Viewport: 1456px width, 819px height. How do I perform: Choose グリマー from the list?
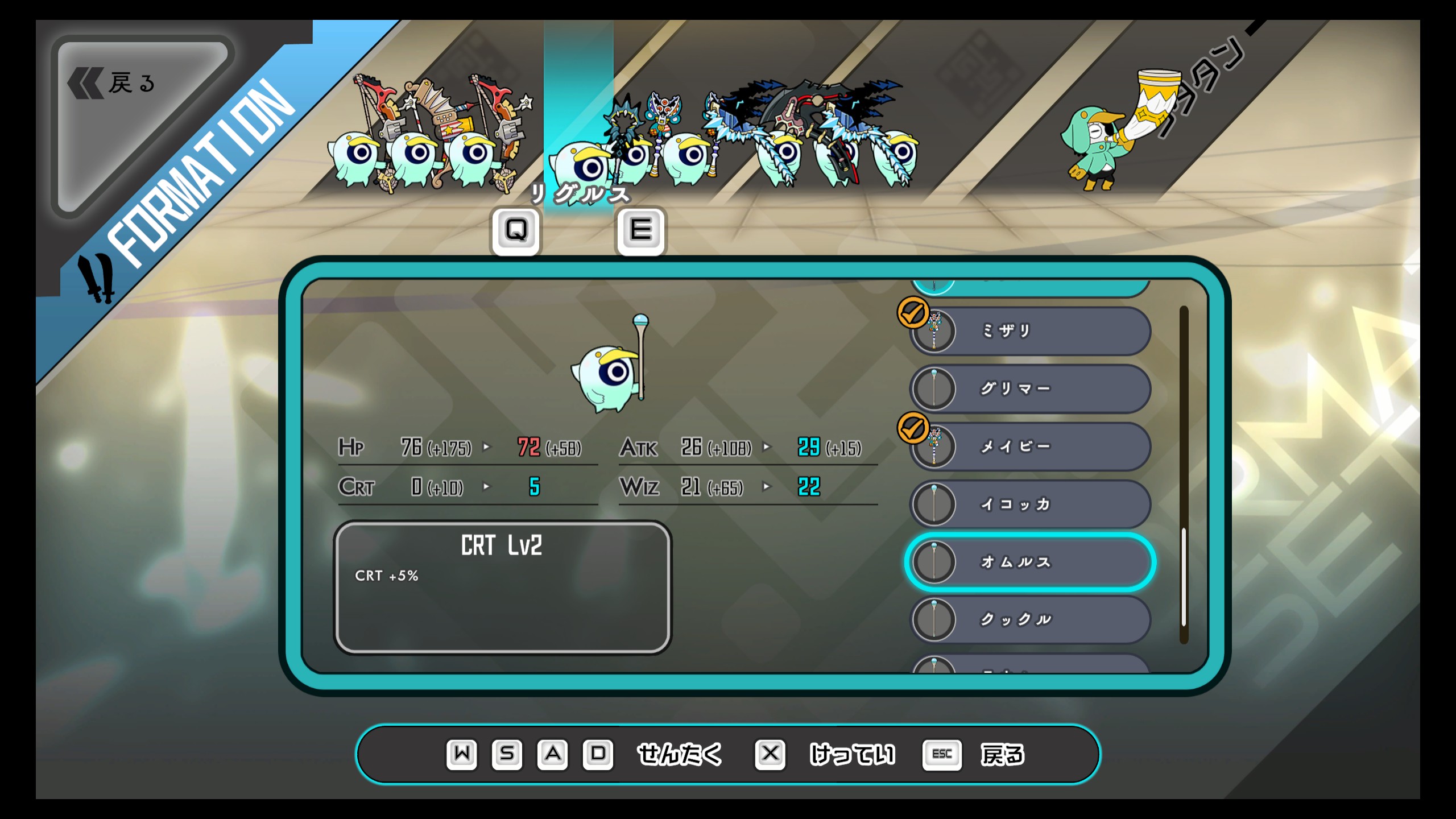(1031, 389)
